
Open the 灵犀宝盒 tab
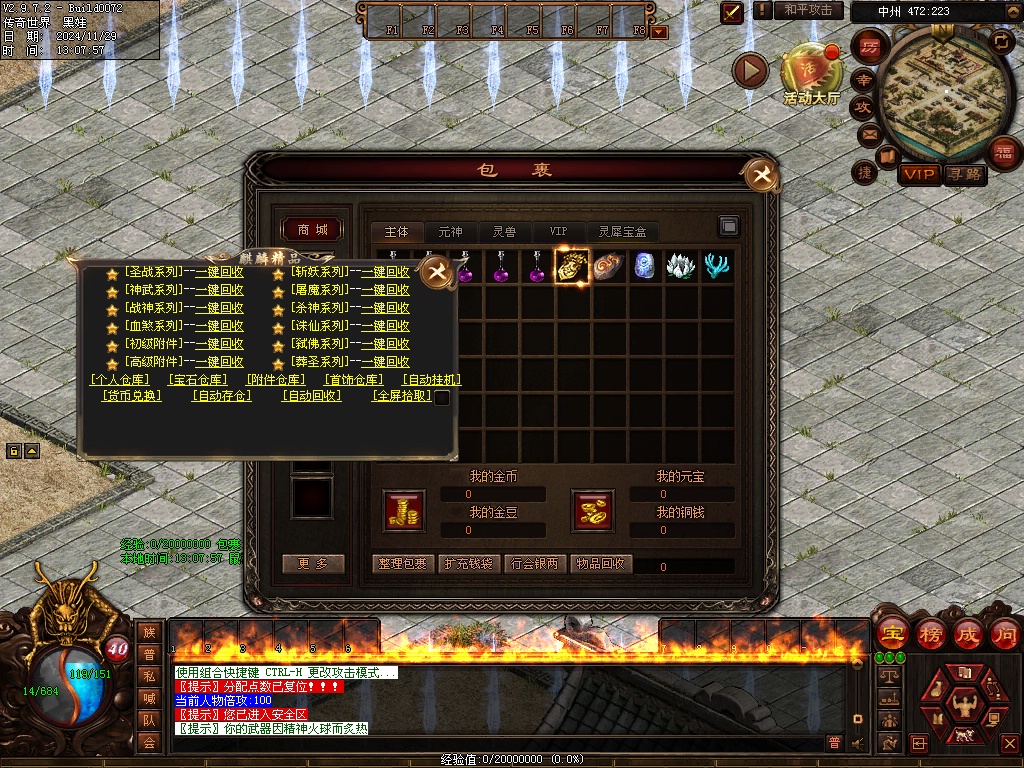pyautogui.click(x=622, y=232)
